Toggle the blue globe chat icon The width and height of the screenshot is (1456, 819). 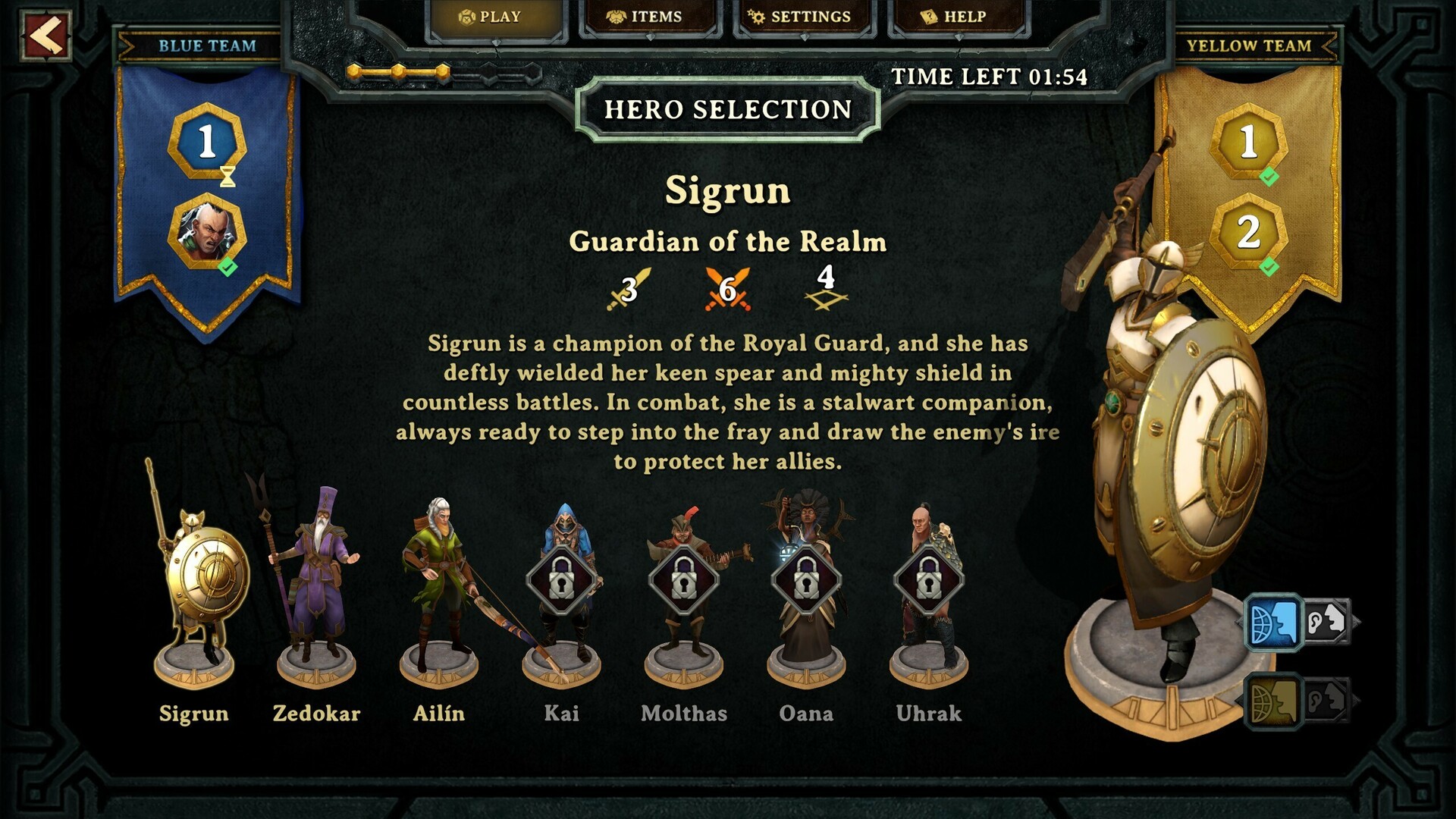pyautogui.click(x=1272, y=623)
